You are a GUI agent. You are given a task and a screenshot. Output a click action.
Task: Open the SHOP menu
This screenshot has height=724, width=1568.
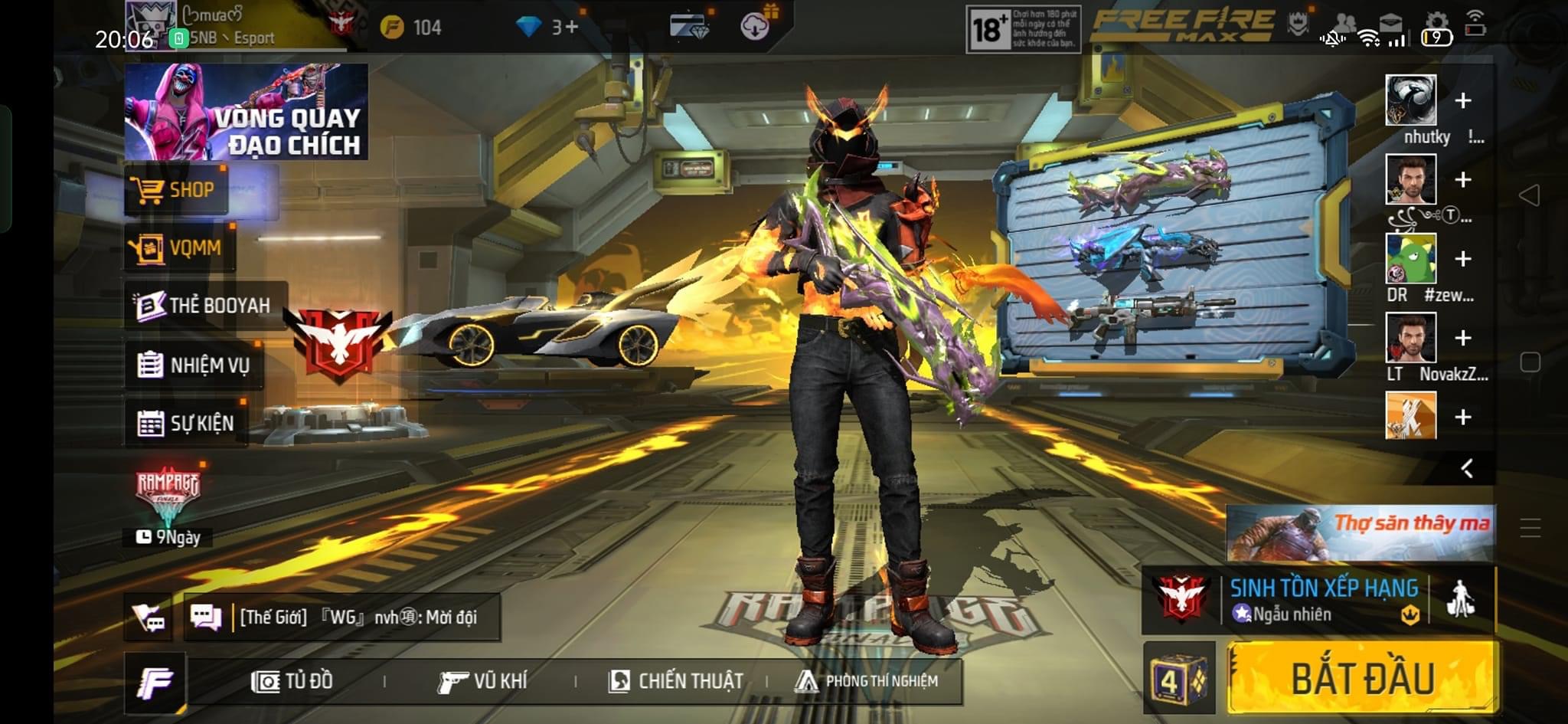(176, 190)
